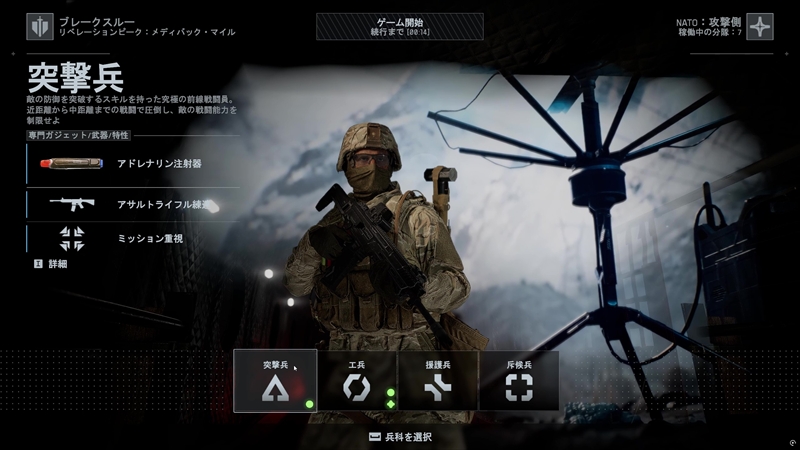This screenshot has width=800, height=450.
Task: Open the ブレークスルー game mode emblem
Action: pyautogui.click(x=40, y=26)
